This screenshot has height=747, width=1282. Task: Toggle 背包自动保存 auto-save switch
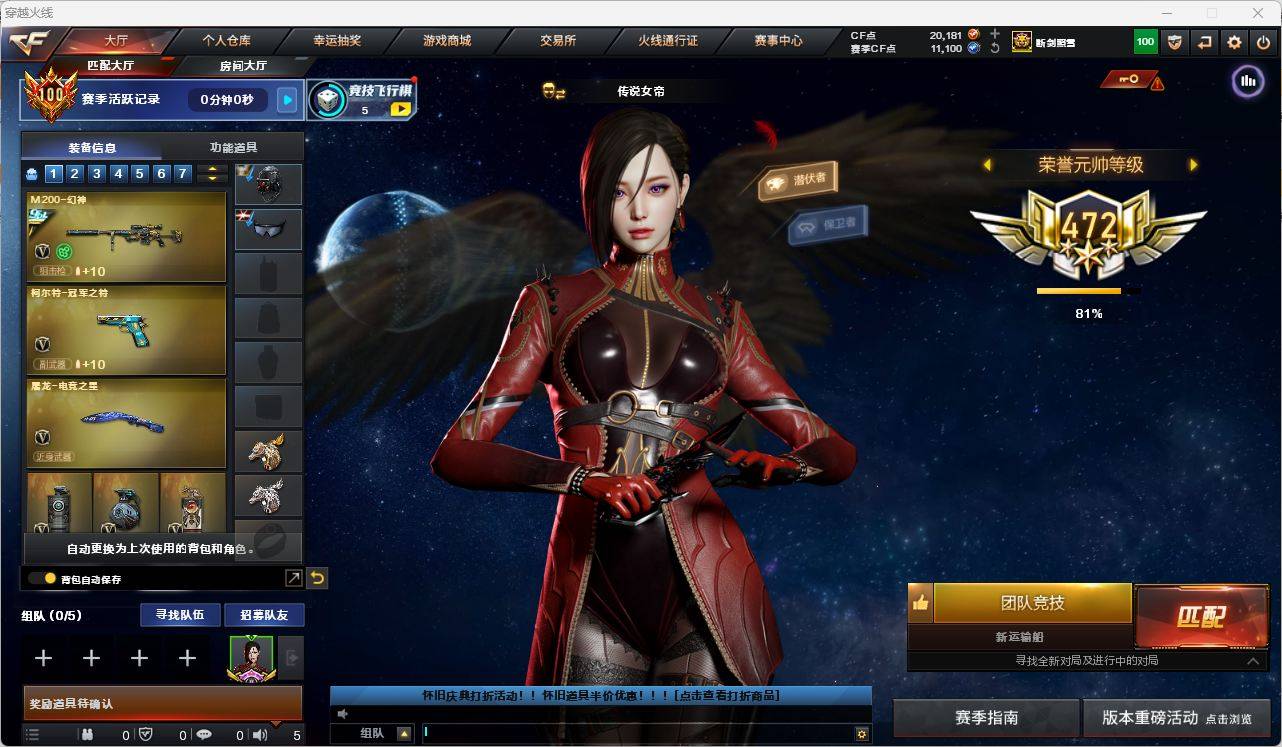[42, 578]
